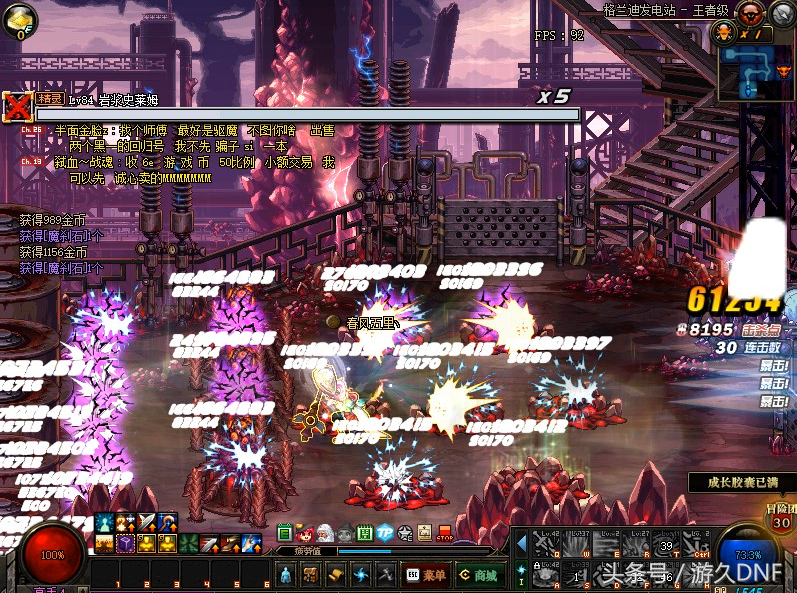Screen dimensions: 797x593
Task: Click the dungeon minimap
Action: pos(755,72)
